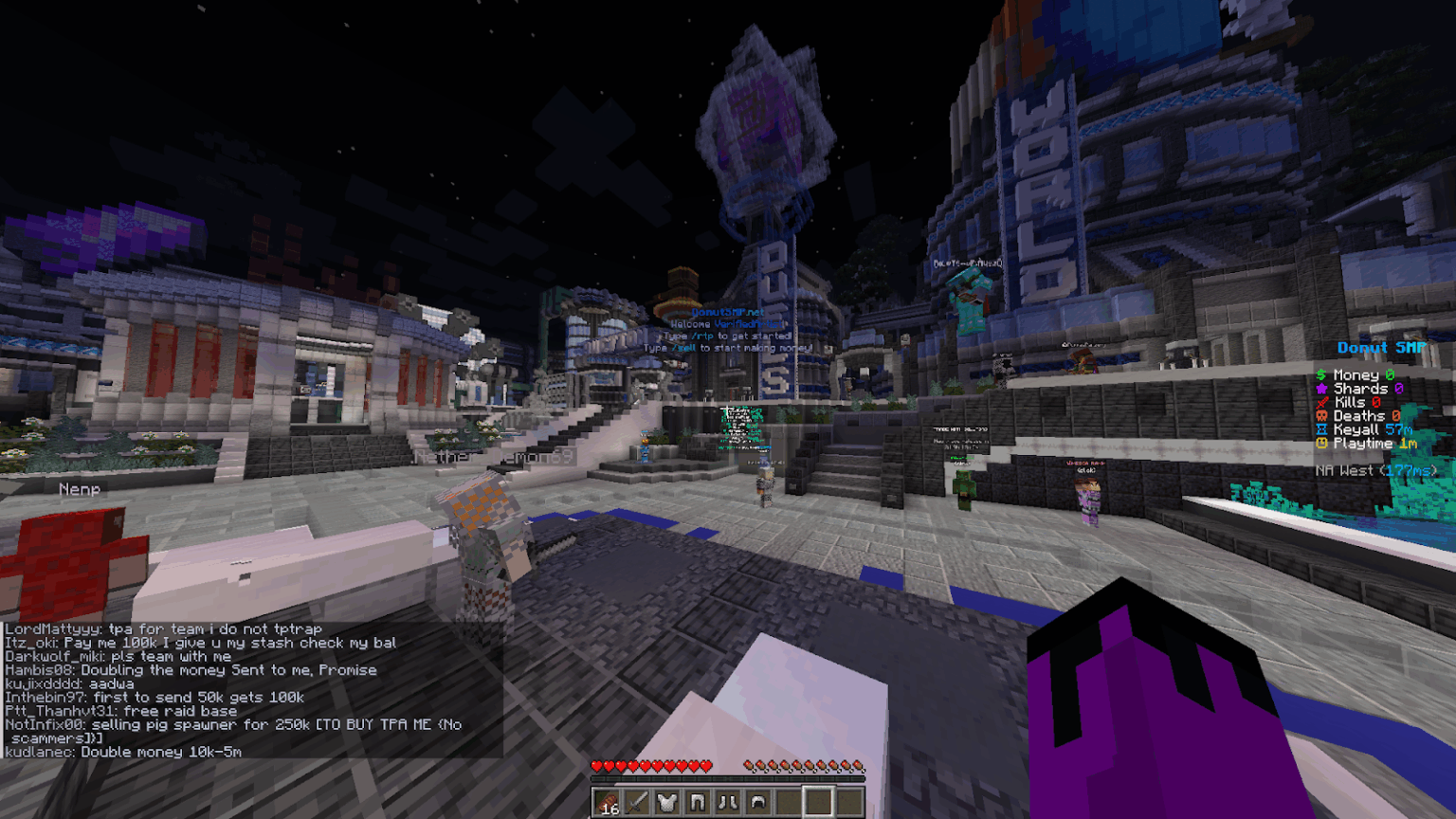Click the green Money dollar icon in sidebar

(x=1321, y=375)
